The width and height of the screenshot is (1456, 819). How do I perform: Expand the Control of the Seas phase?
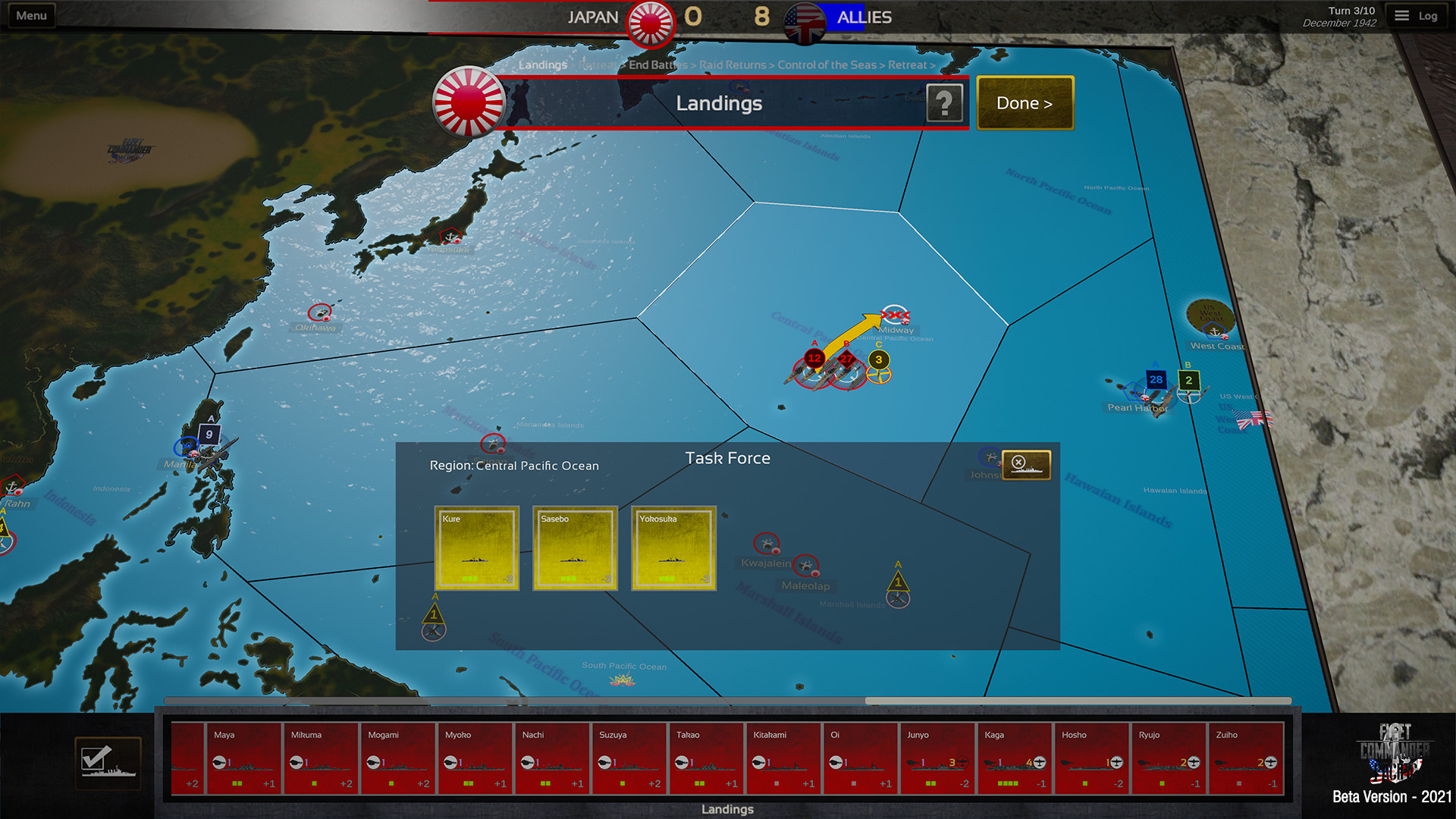[827, 65]
